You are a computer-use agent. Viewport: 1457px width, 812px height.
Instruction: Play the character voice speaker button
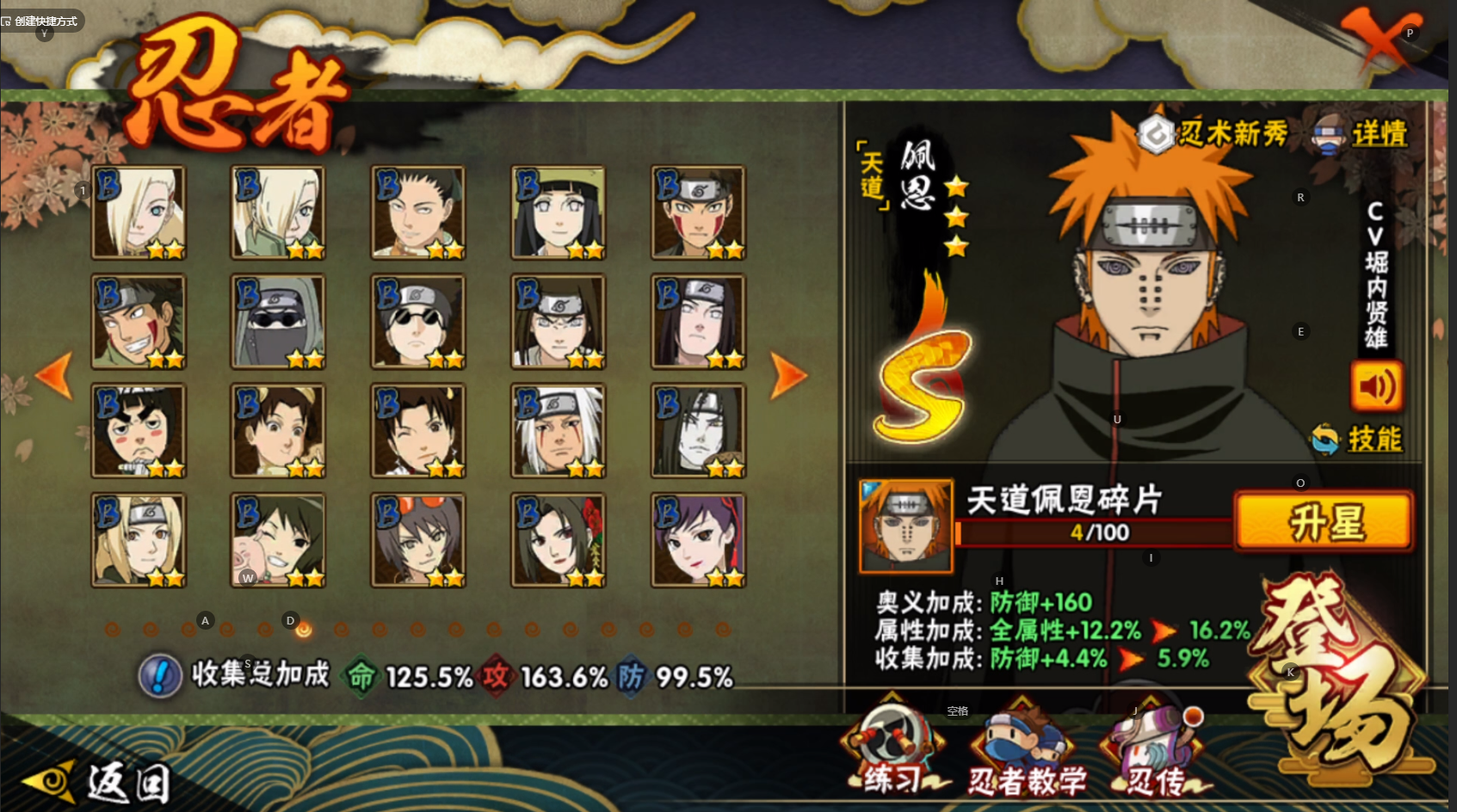[1376, 387]
